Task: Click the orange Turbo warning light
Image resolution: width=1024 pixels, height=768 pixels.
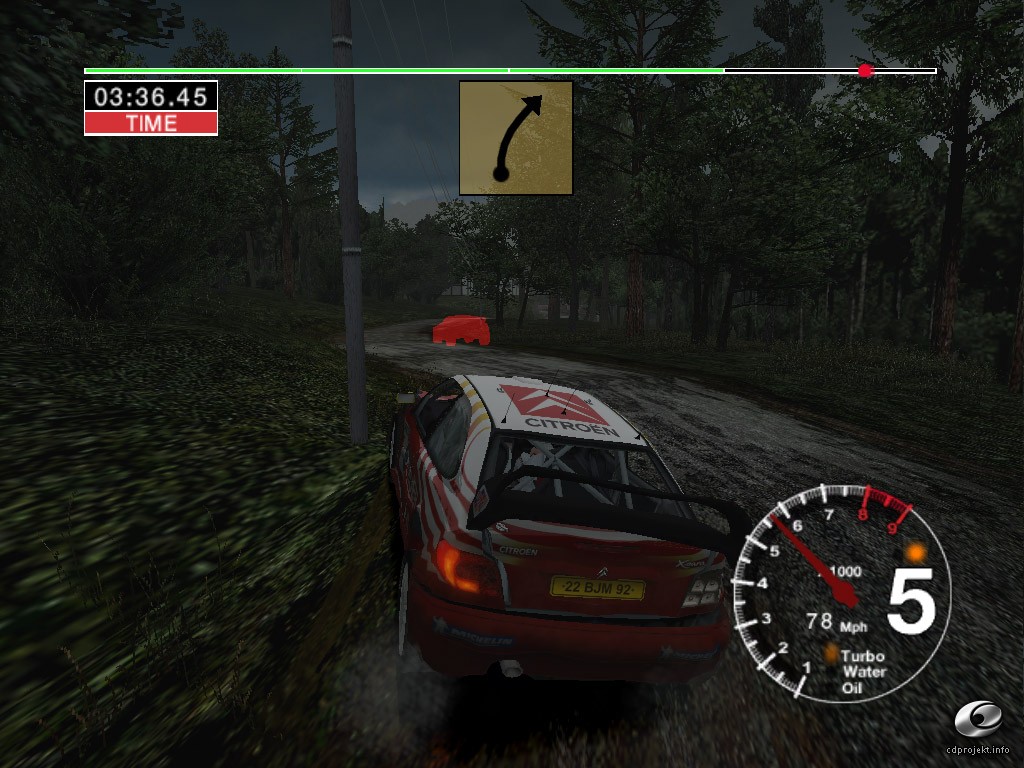Action: (830, 654)
